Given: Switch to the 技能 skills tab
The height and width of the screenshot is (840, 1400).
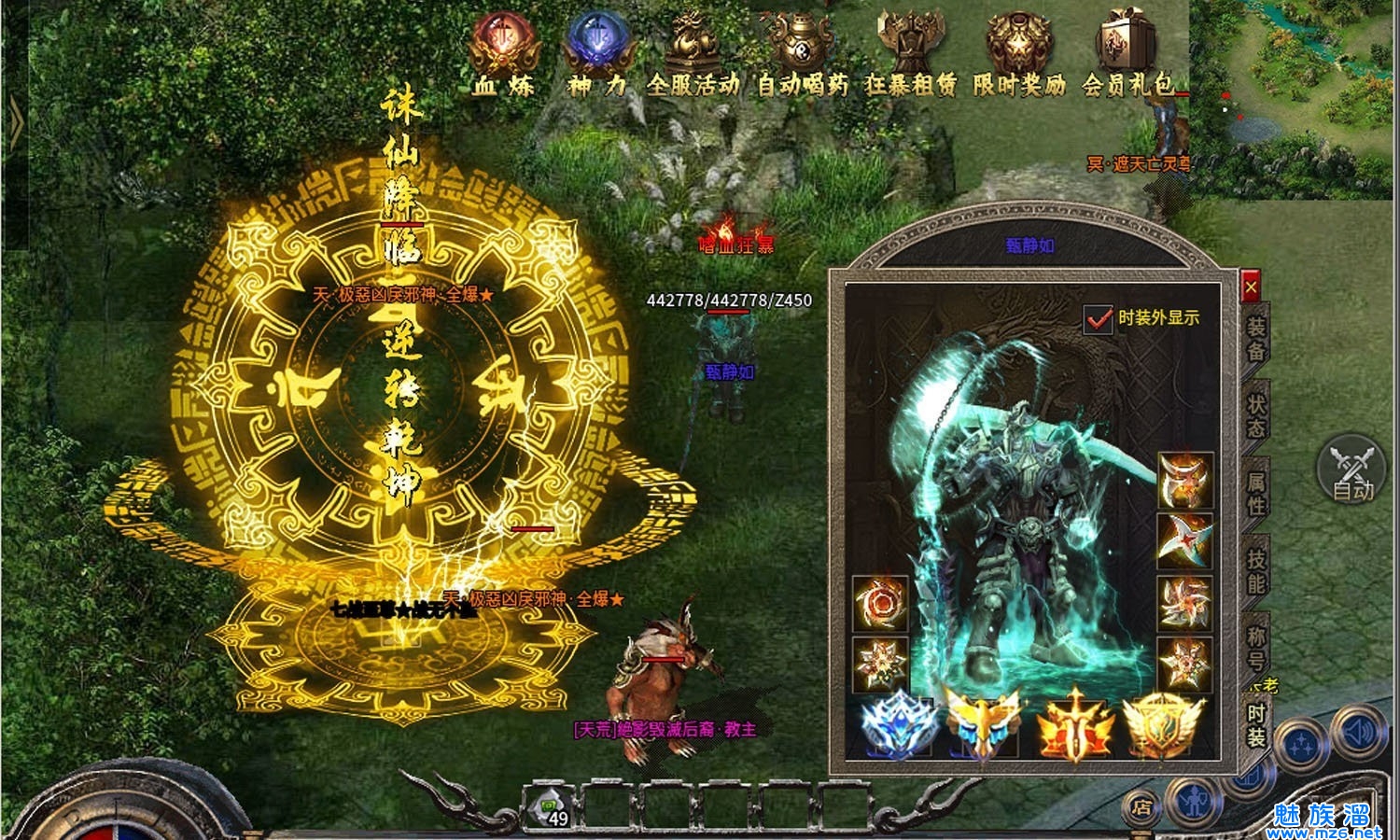Looking at the screenshot, I should coord(1256,570).
